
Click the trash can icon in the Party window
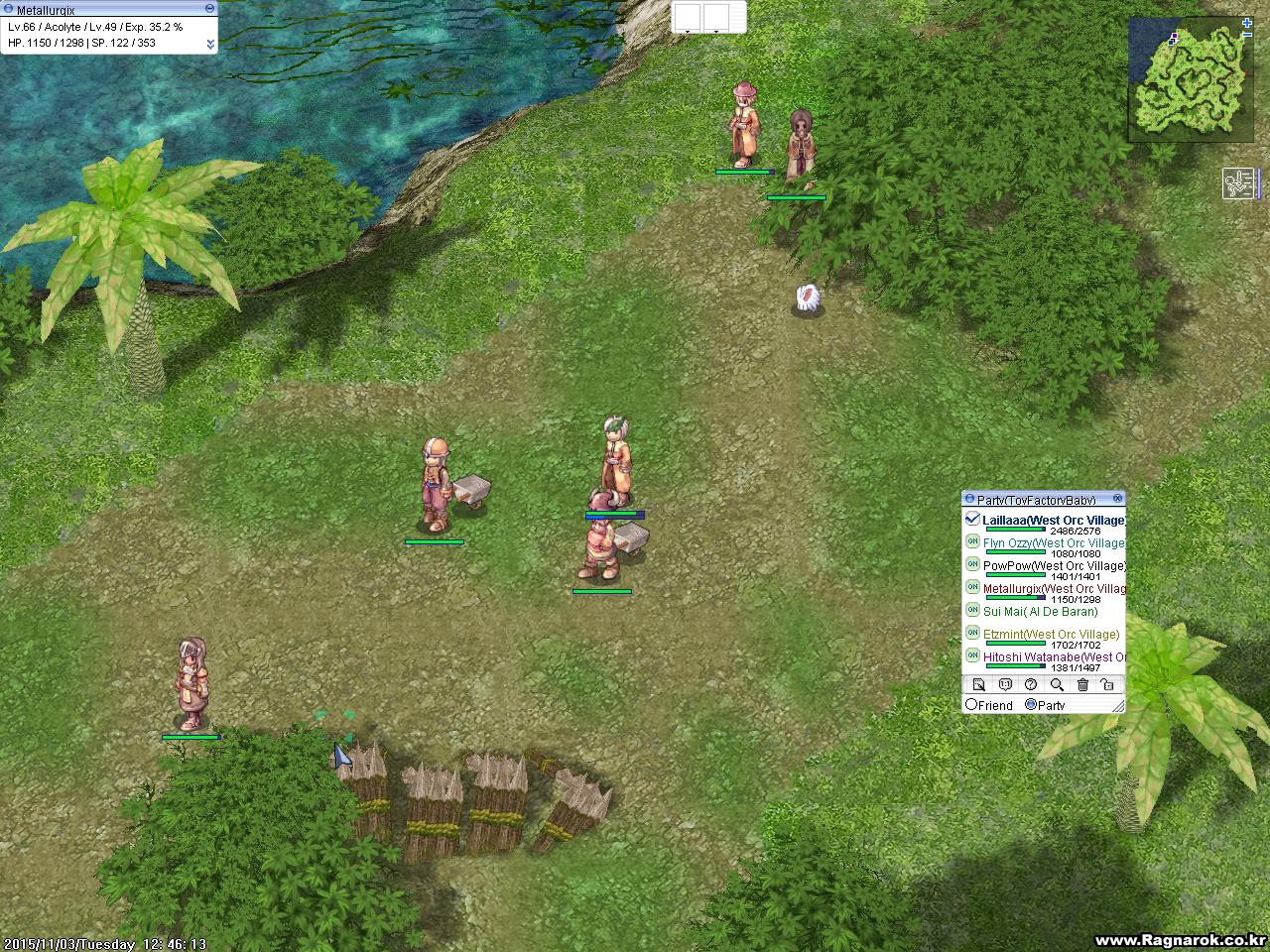click(x=1082, y=684)
